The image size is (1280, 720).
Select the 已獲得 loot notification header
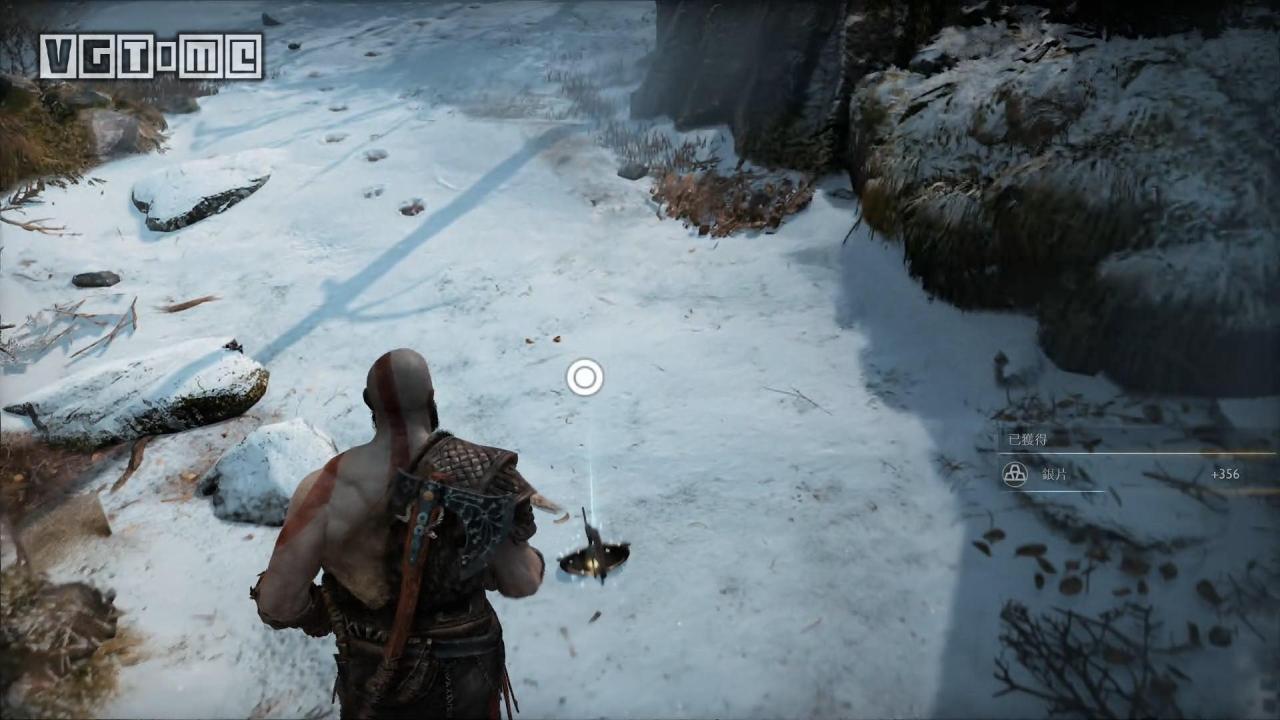[1026, 439]
